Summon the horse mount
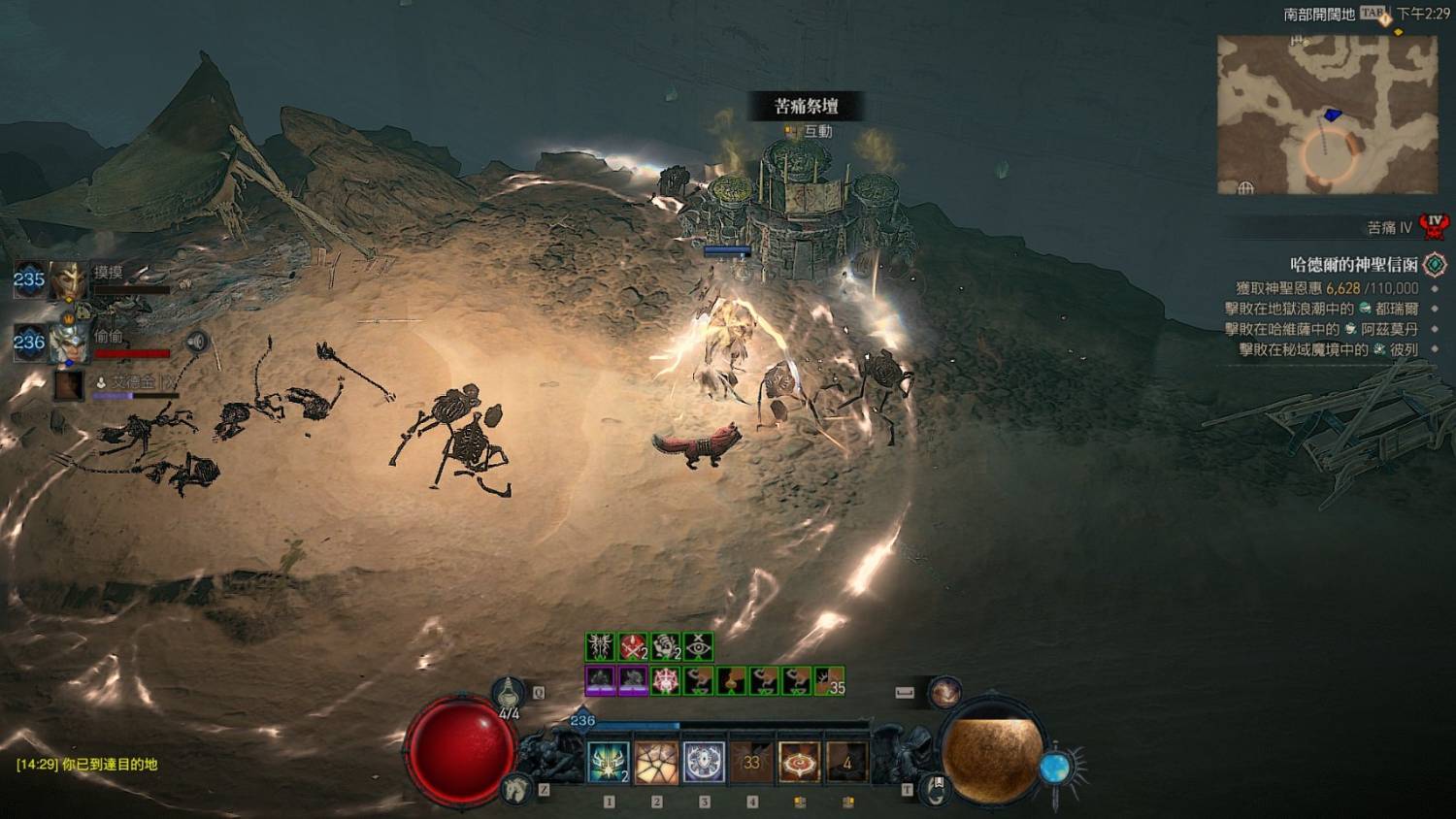 click(x=516, y=788)
